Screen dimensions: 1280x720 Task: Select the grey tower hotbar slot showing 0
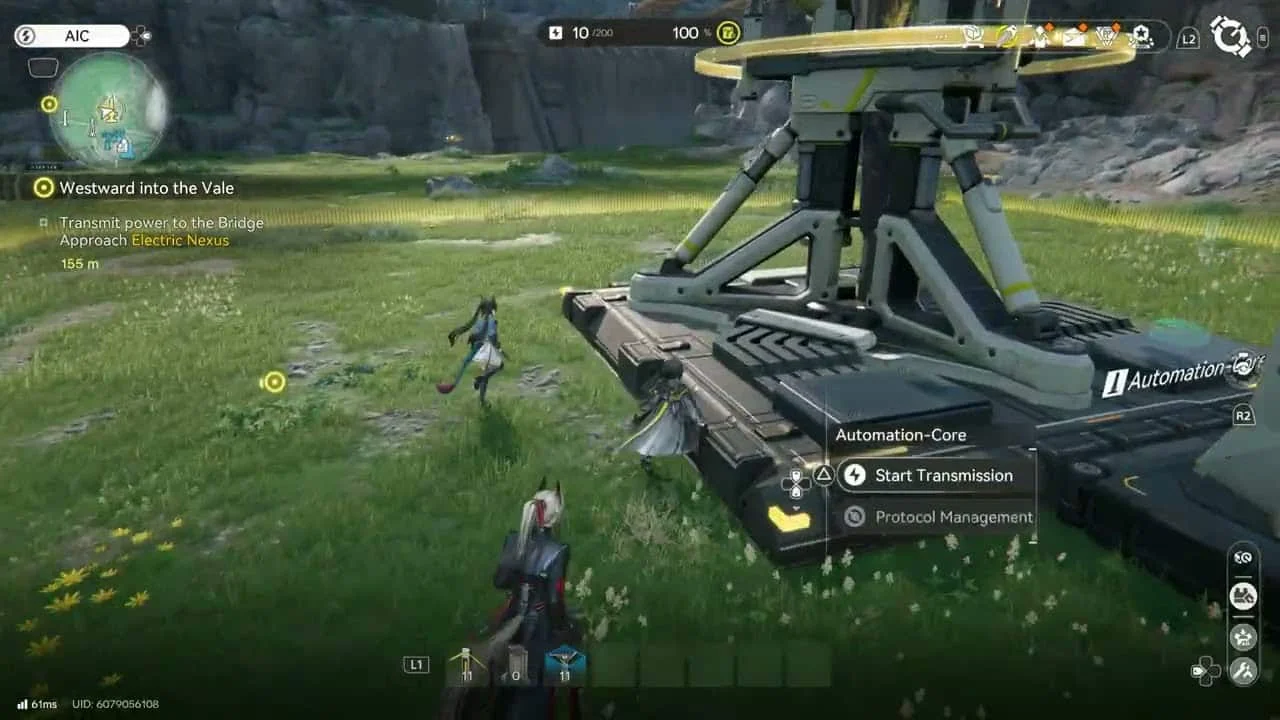[513, 666]
